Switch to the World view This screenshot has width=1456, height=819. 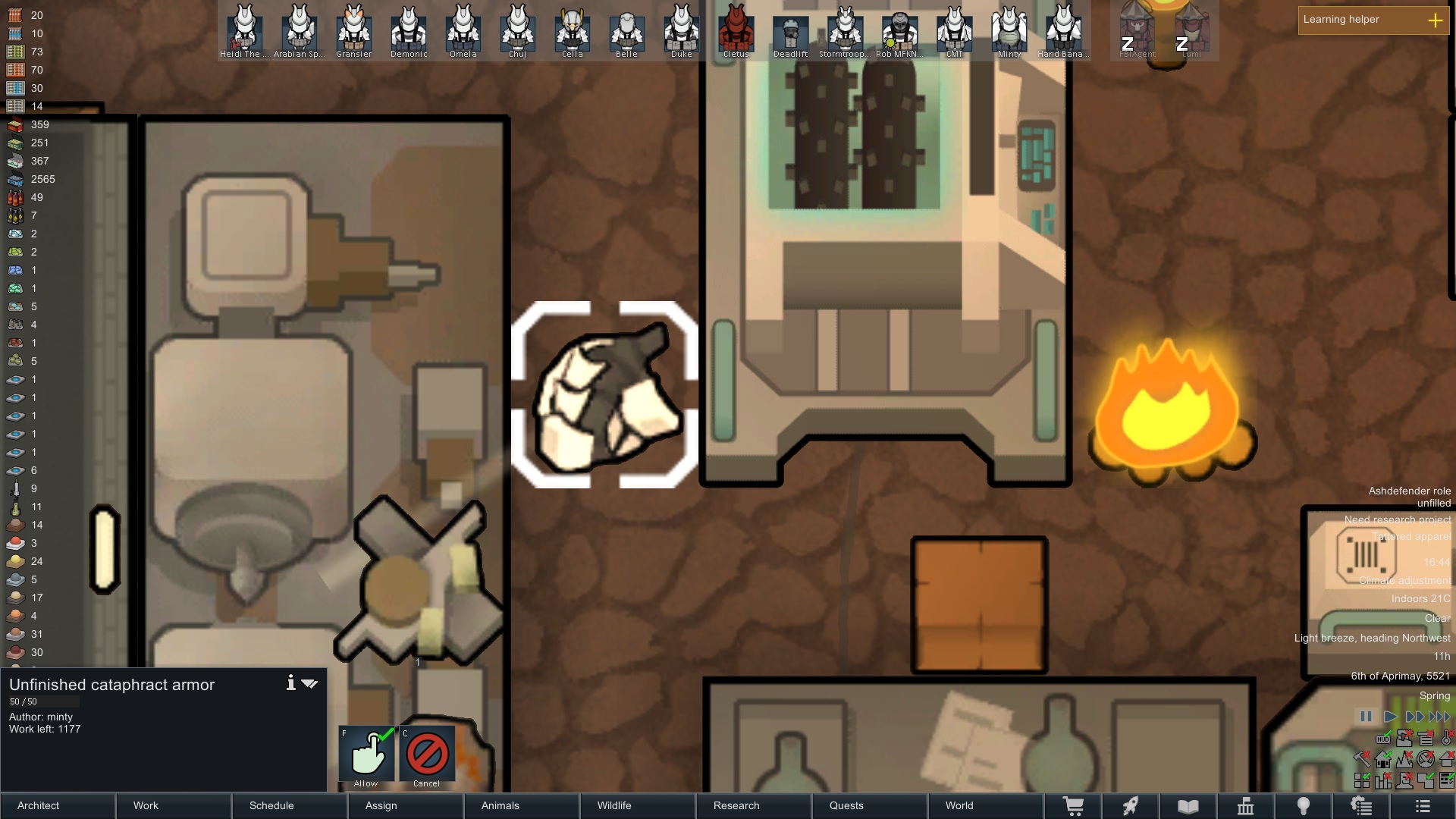959,805
